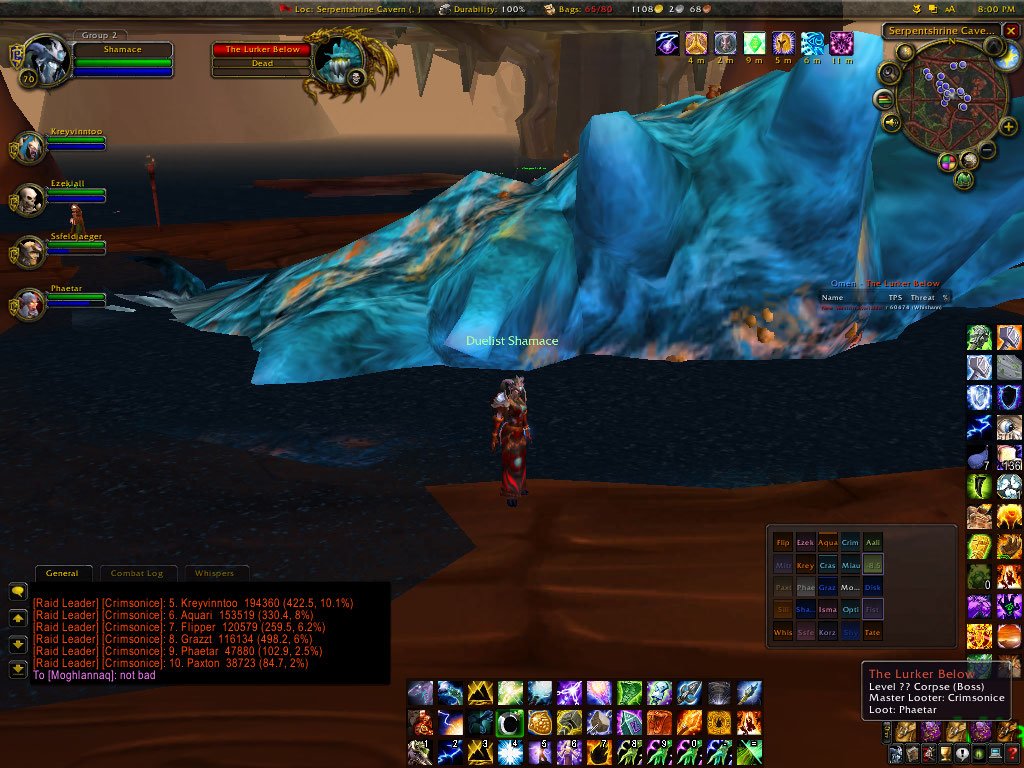The height and width of the screenshot is (768, 1024).
Task: Activate the white starburst ability on slot 4
Action: coord(510,751)
